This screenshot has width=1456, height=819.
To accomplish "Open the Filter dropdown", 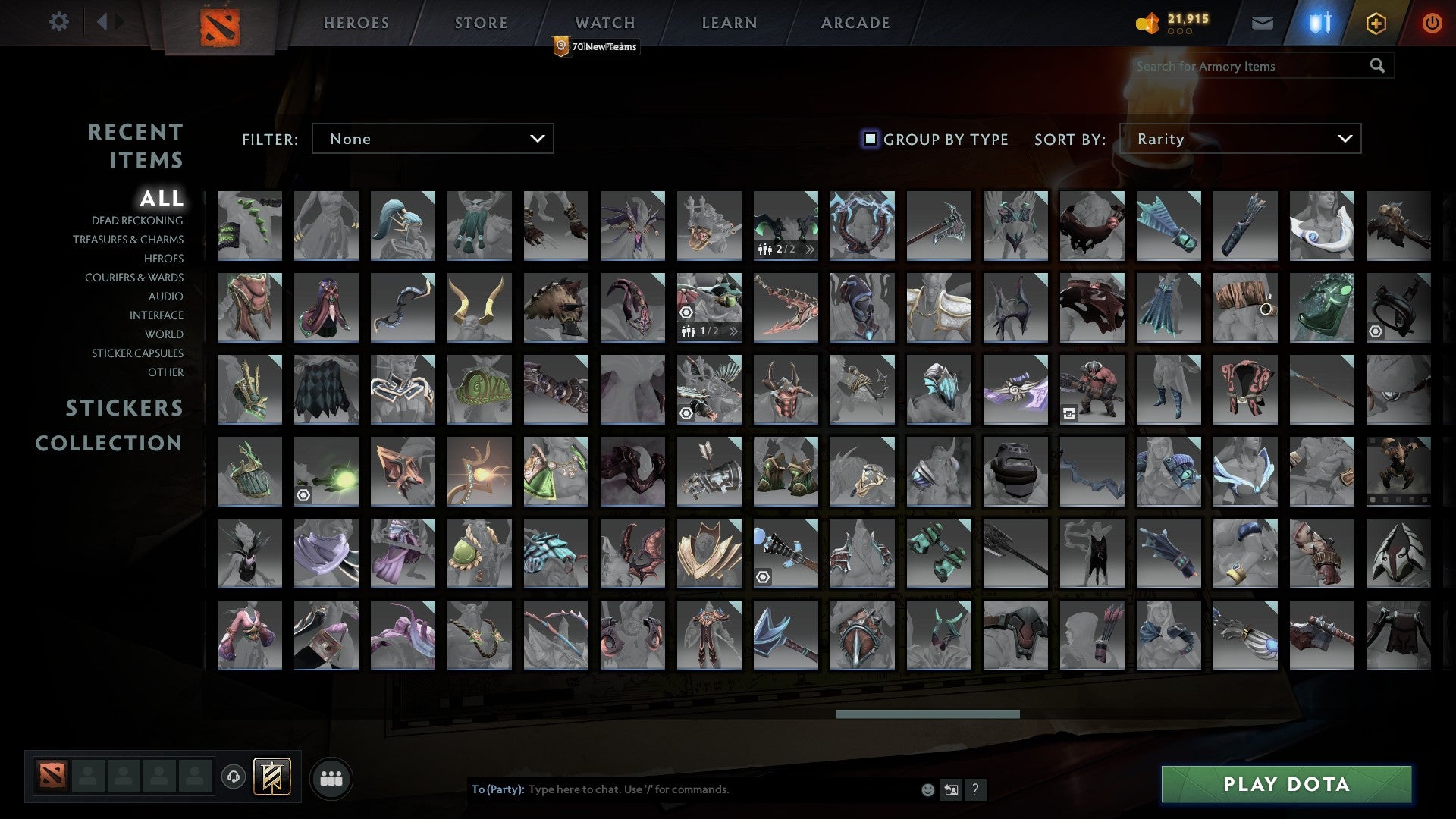I will click(432, 139).
